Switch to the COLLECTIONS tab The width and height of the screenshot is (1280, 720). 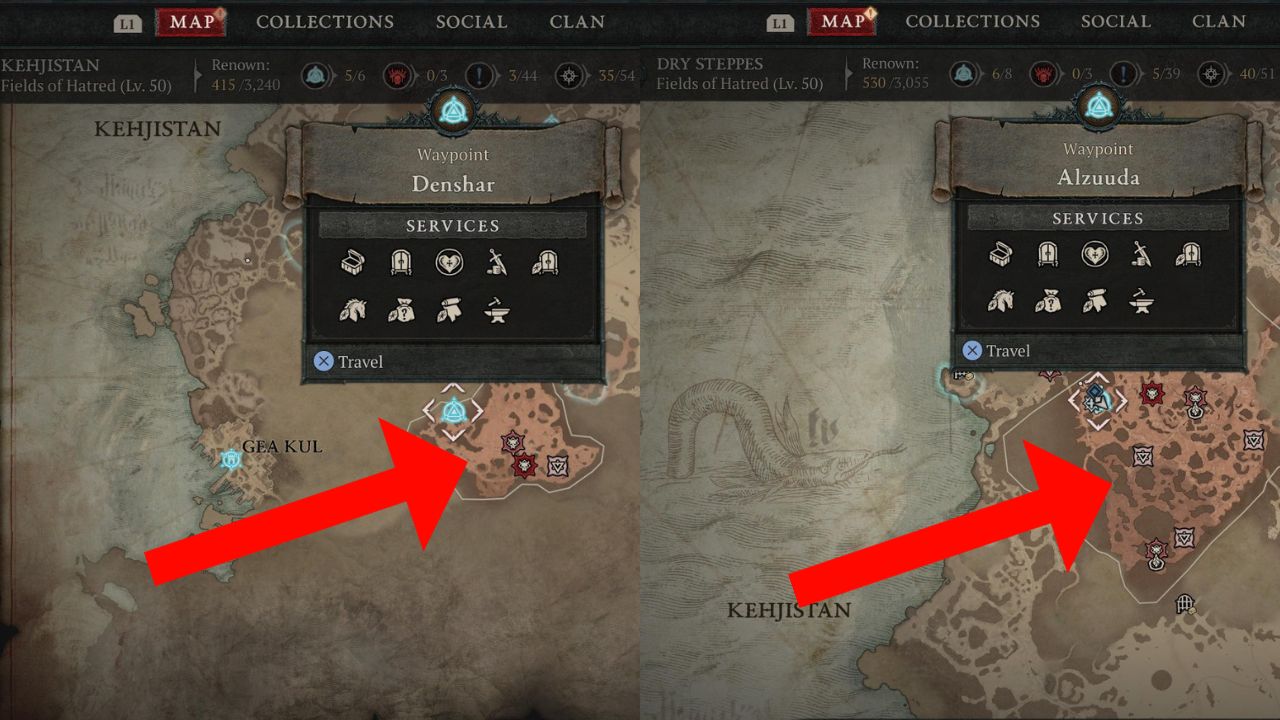coord(325,21)
